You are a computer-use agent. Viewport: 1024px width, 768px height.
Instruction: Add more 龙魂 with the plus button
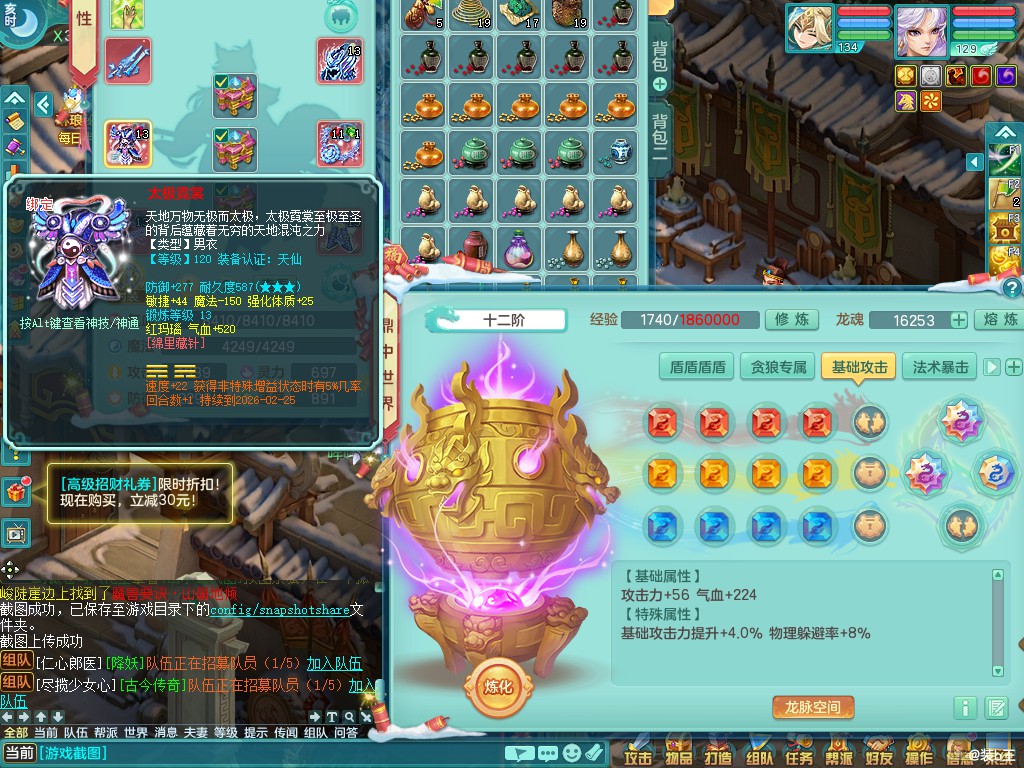pyautogui.click(x=958, y=320)
